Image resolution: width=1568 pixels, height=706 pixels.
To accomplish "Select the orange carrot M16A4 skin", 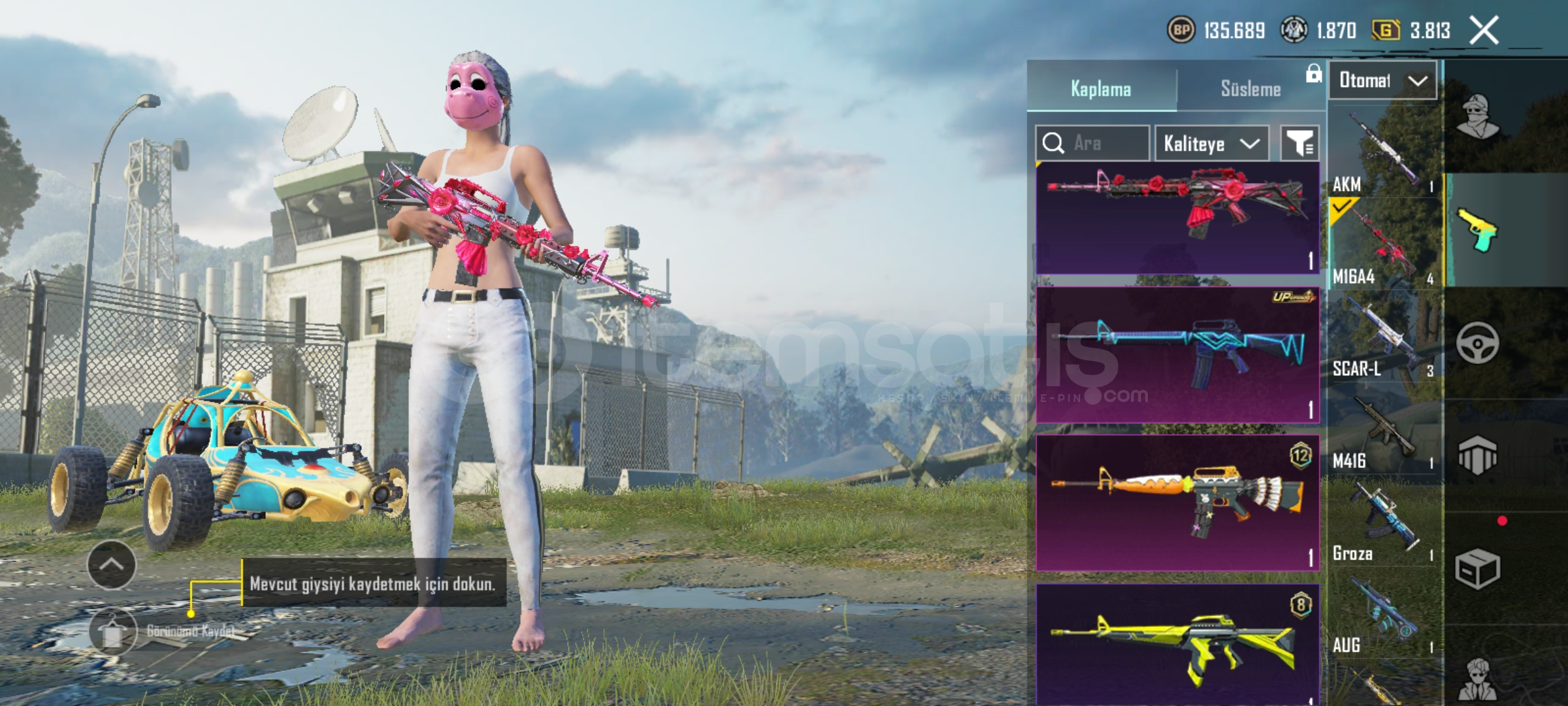I will click(1177, 503).
